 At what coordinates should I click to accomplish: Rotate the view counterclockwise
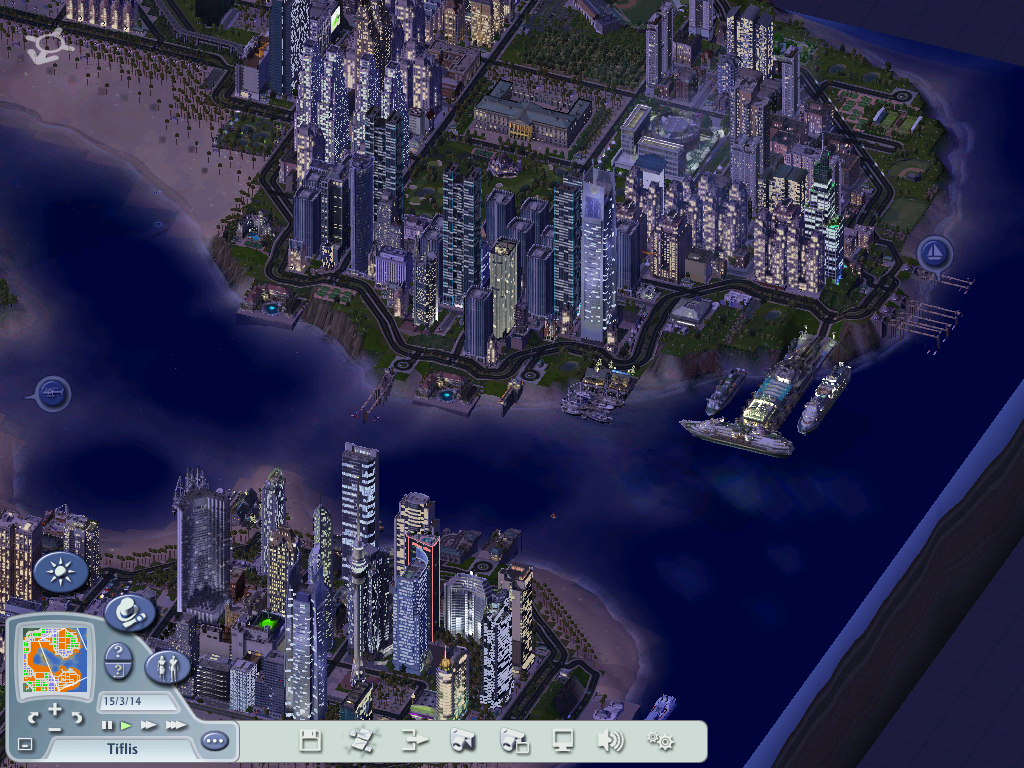point(33,717)
